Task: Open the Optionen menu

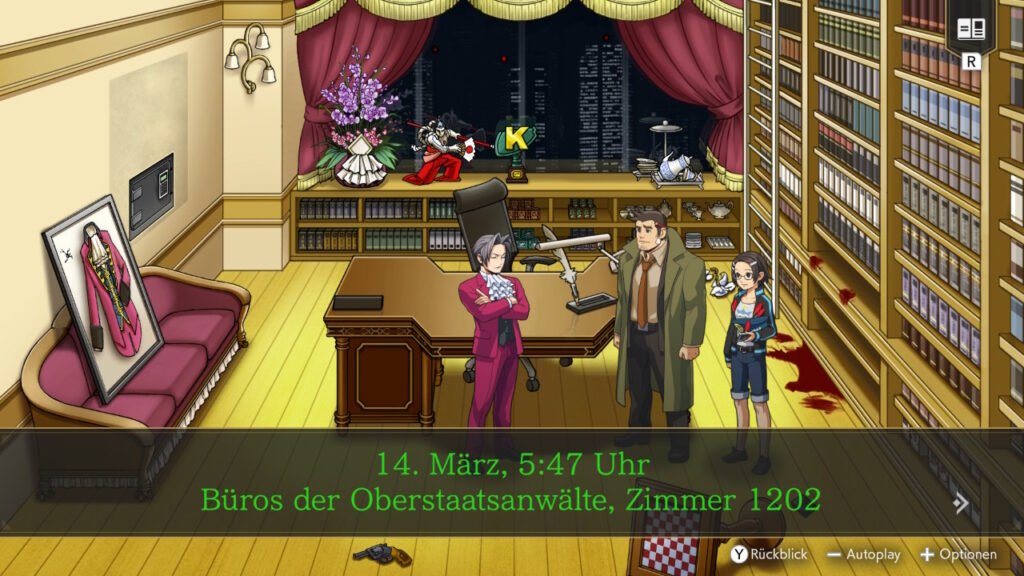Action: click(958, 554)
